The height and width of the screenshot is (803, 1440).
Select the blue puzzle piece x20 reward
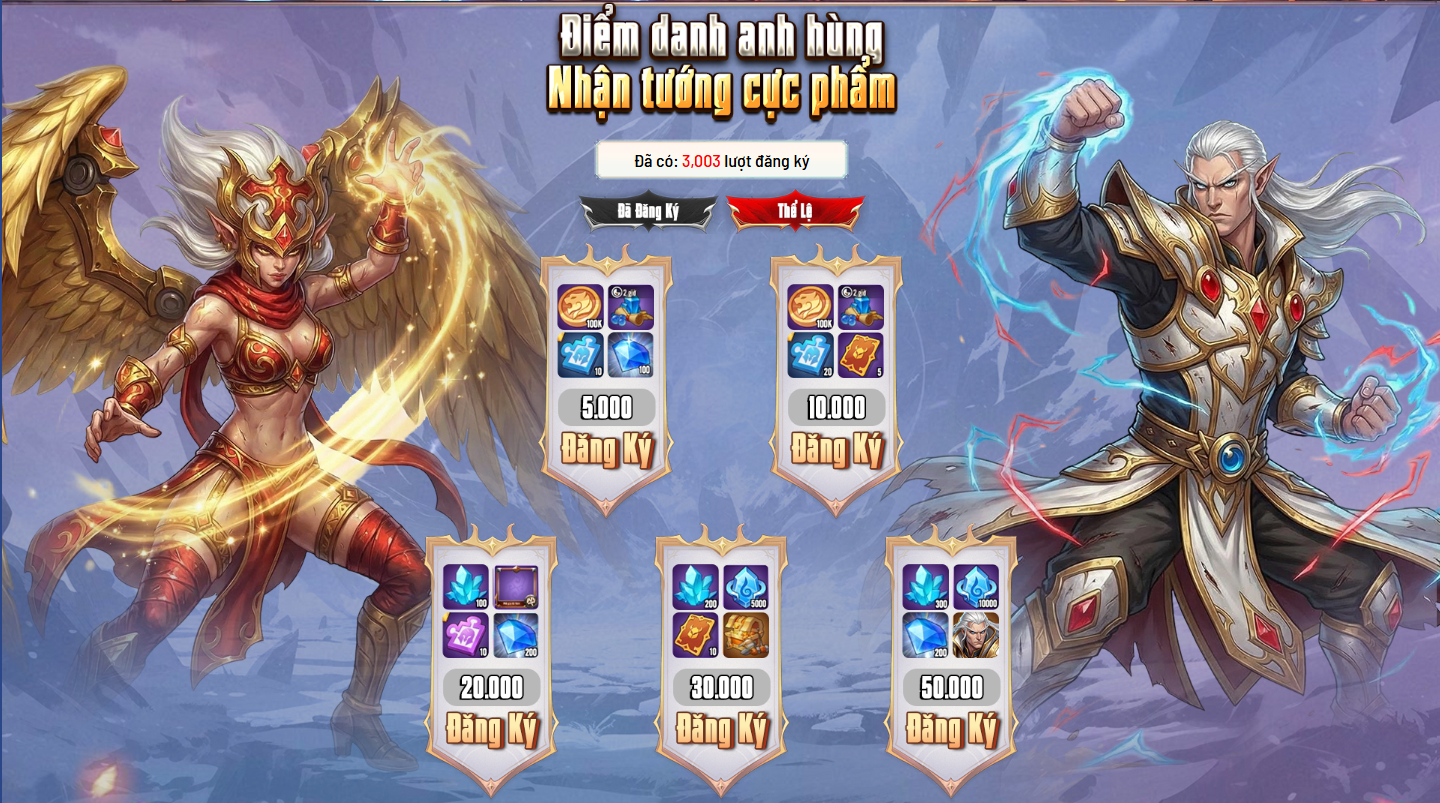(x=810, y=355)
